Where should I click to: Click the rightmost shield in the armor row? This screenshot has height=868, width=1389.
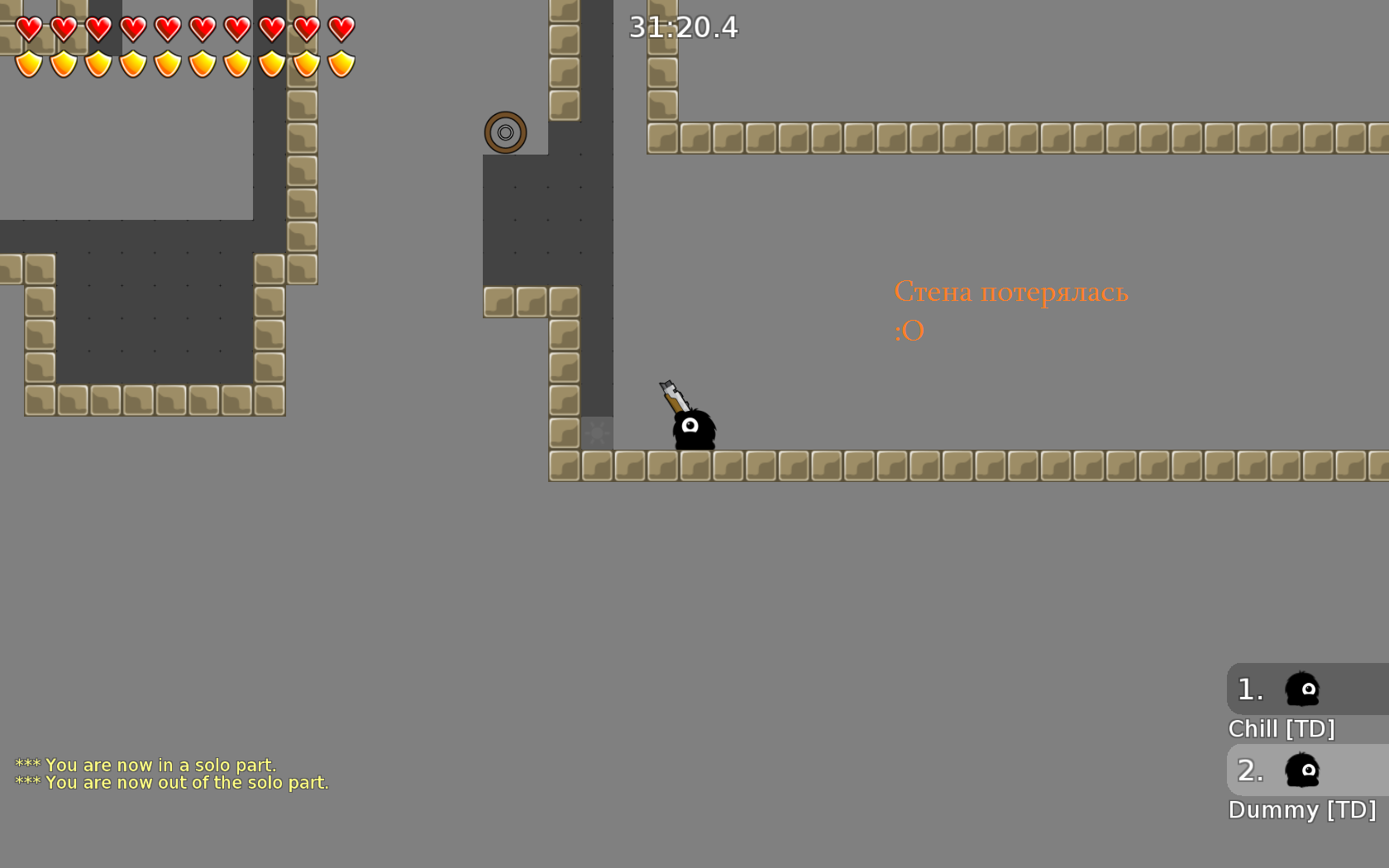[x=340, y=62]
